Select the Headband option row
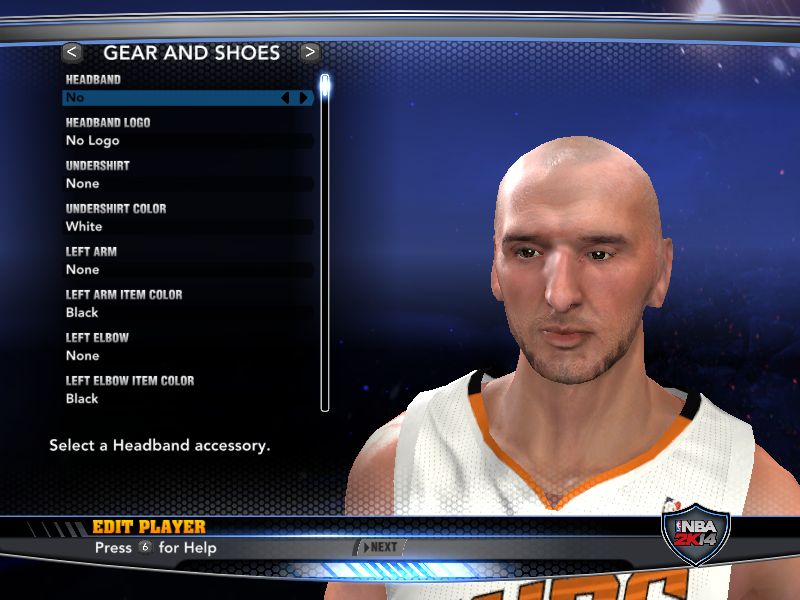The width and height of the screenshot is (800, 600). tap(170, 98)
